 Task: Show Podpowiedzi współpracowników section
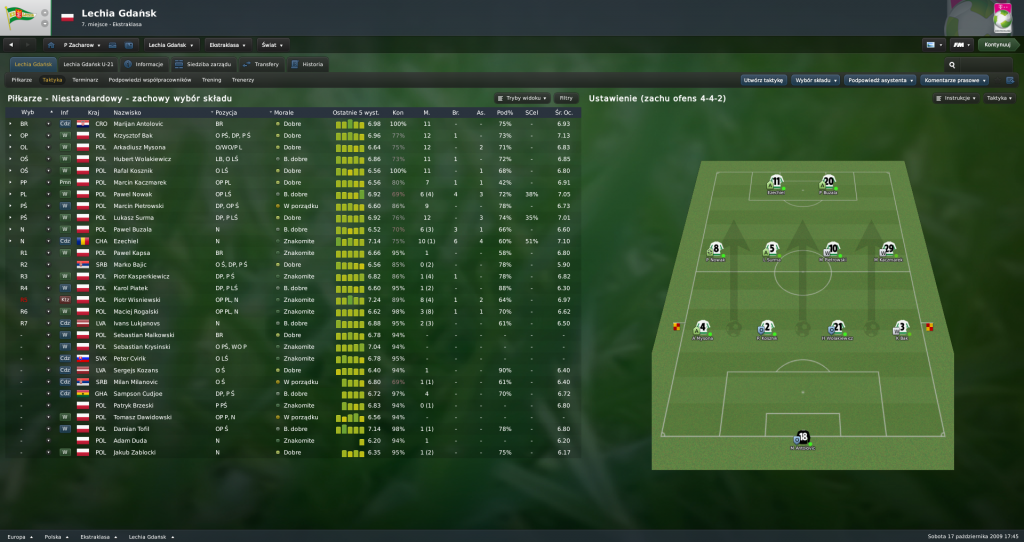pos(150,79)
